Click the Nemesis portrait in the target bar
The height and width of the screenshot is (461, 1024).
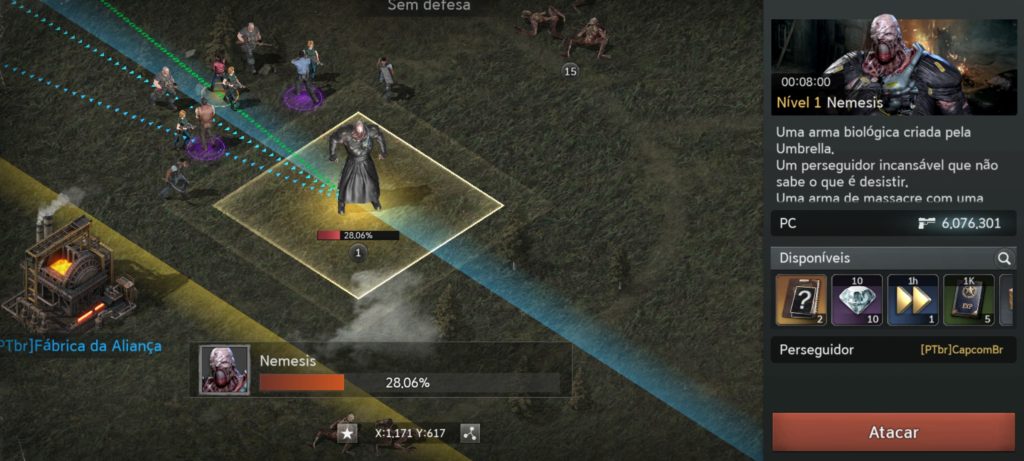tap(224, 370)
